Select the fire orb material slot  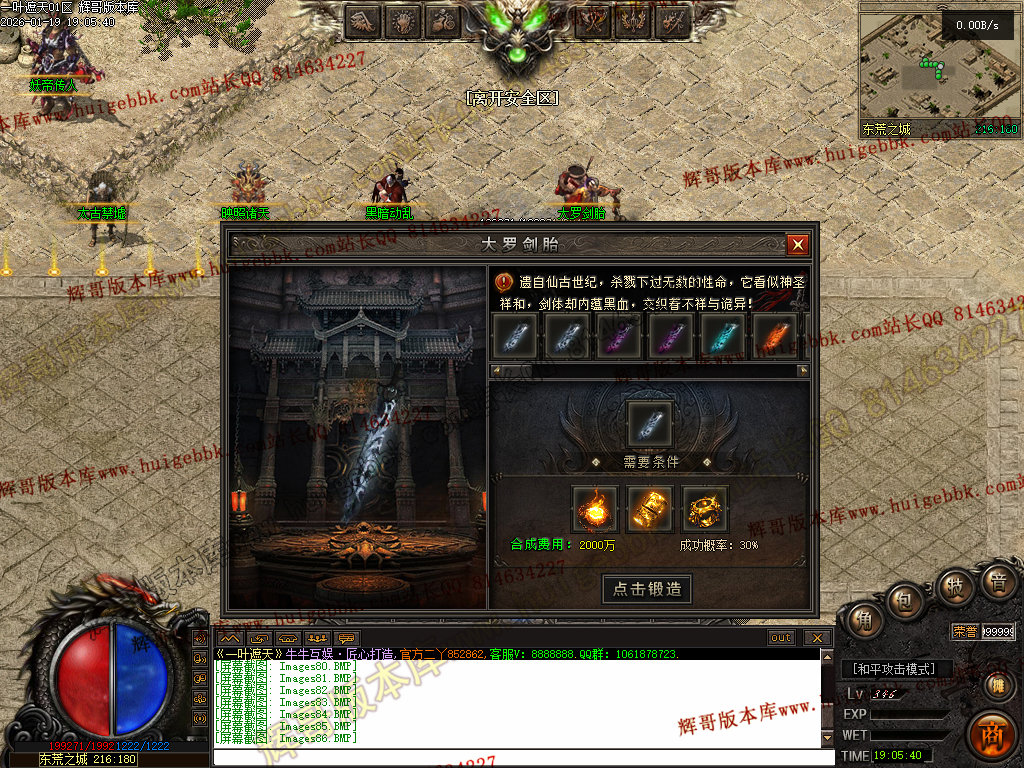pos(595,509)
